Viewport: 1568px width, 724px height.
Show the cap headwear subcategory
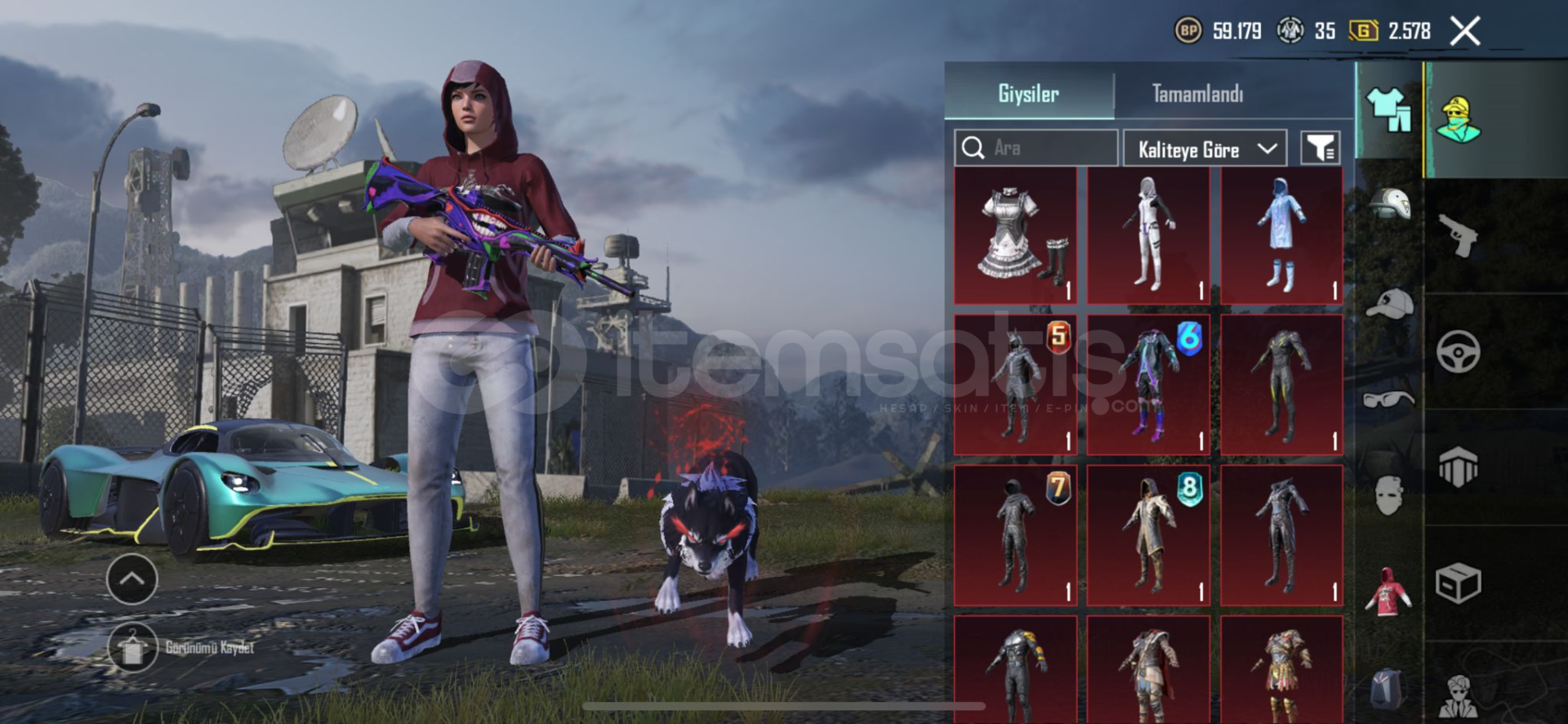pos(1389,304)
